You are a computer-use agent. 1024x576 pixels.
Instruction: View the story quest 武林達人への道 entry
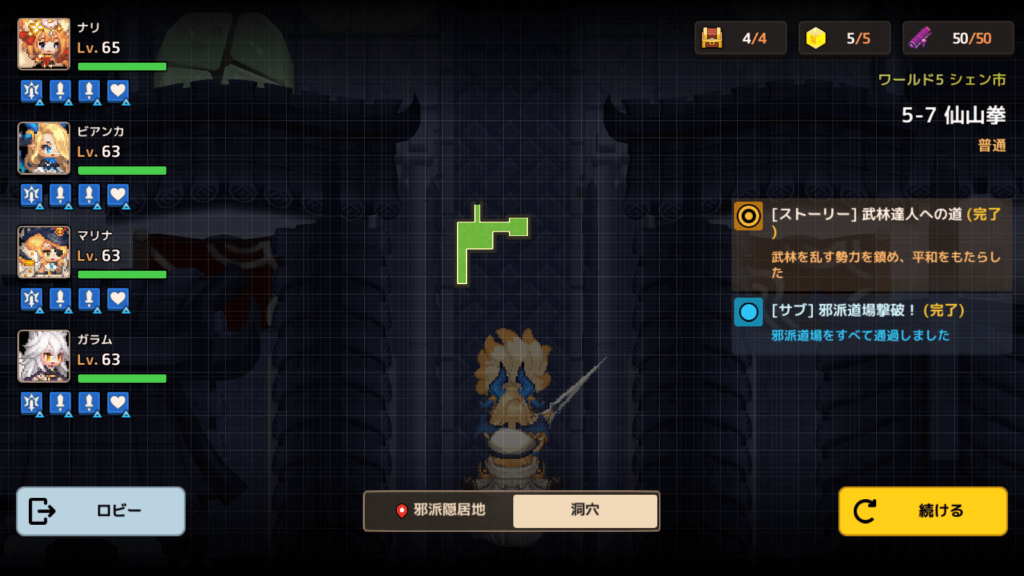click(872, 243)
